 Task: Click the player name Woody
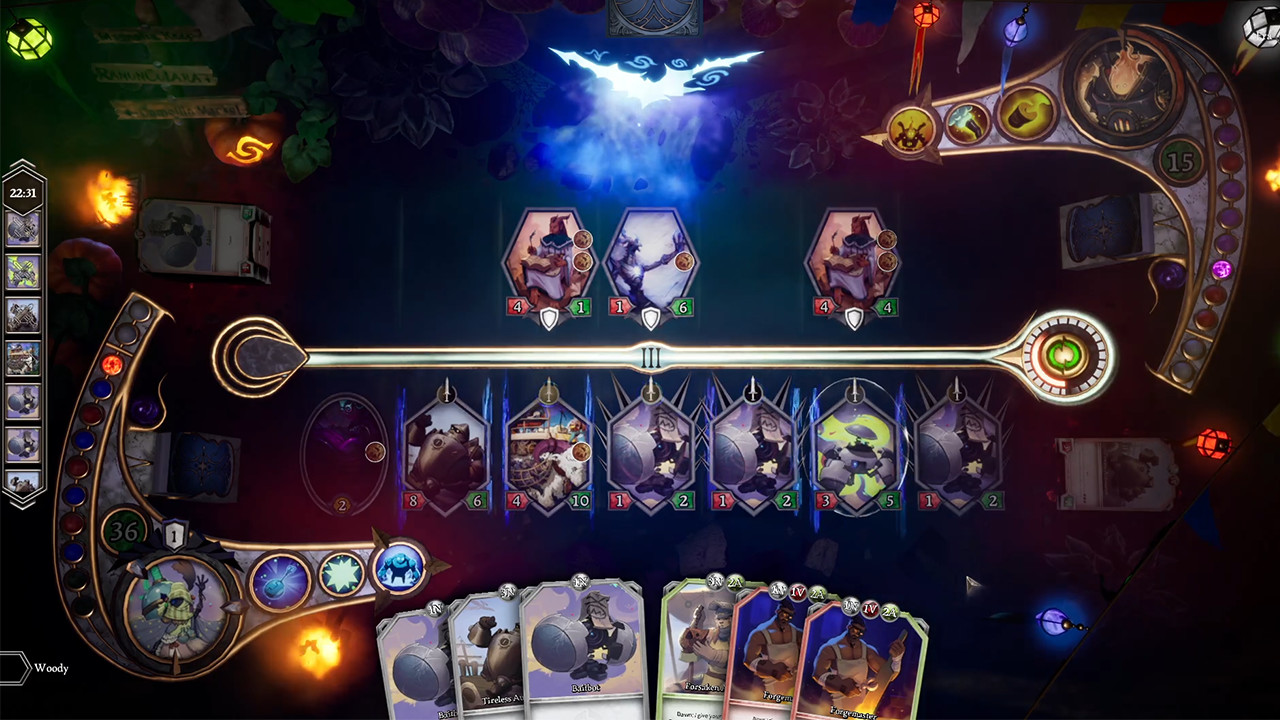[x=52, y=669]
